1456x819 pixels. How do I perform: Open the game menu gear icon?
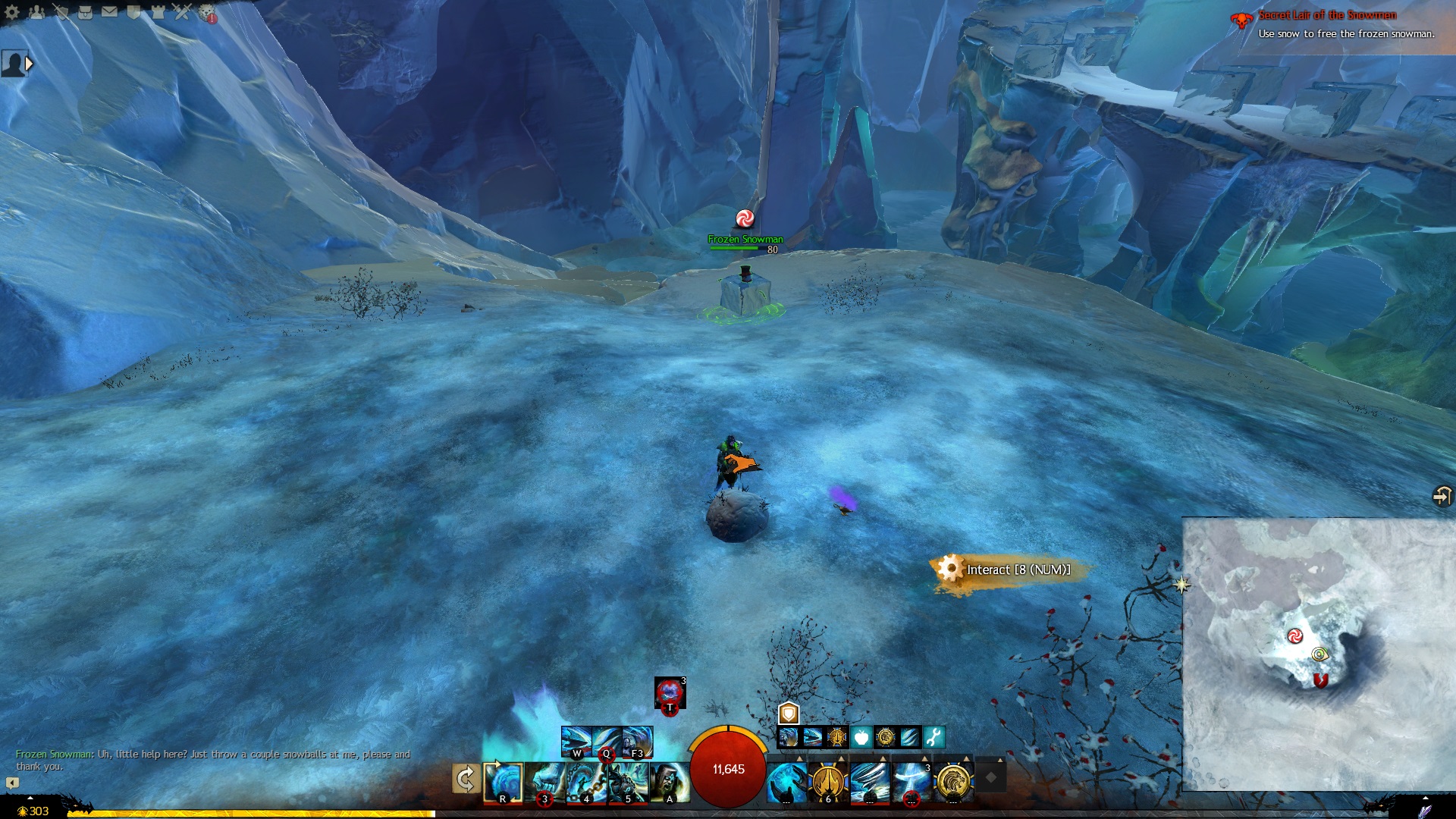click(x=11, y=11)
